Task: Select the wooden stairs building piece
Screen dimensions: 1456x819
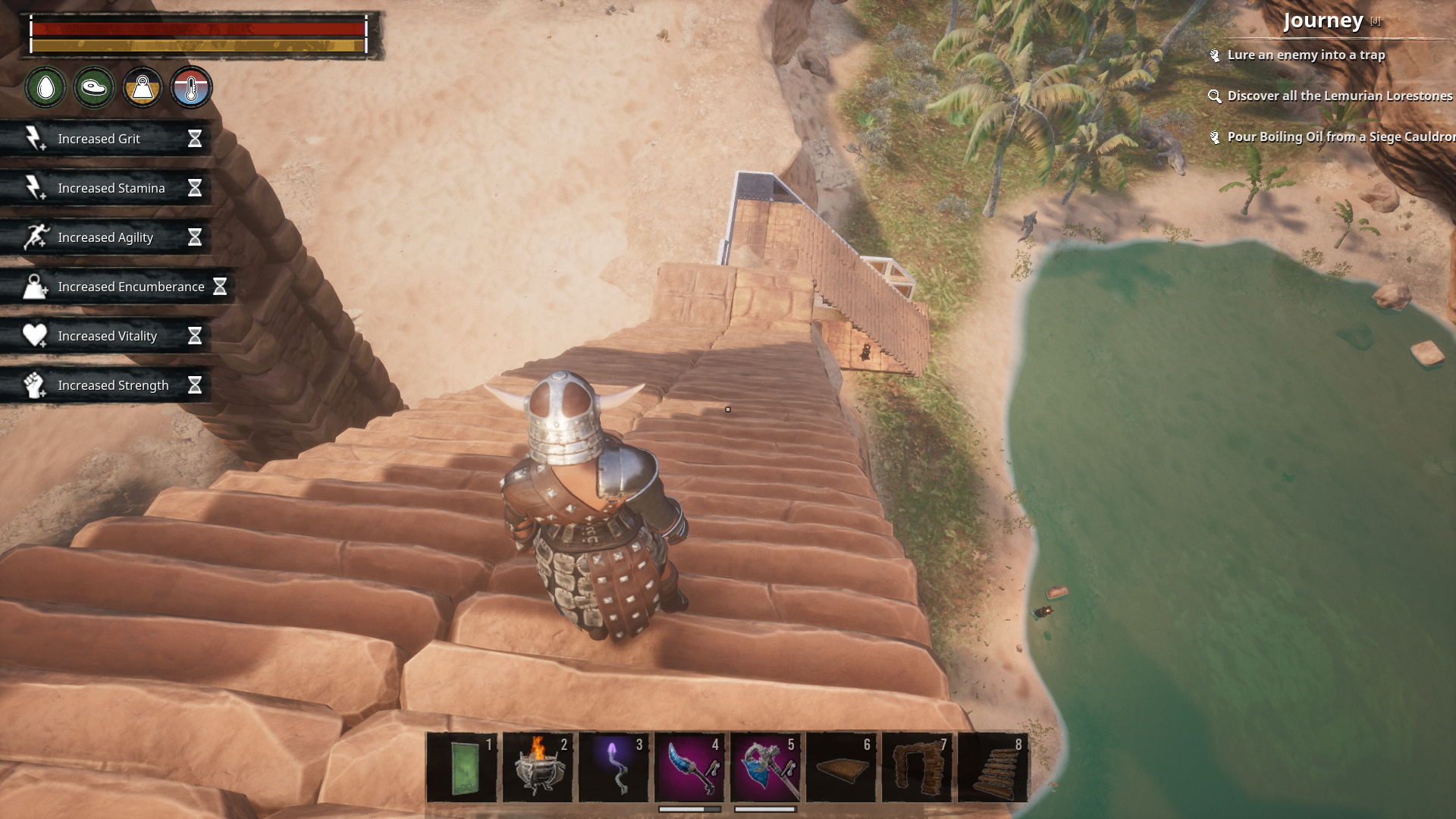Action: tap(993, 767)
